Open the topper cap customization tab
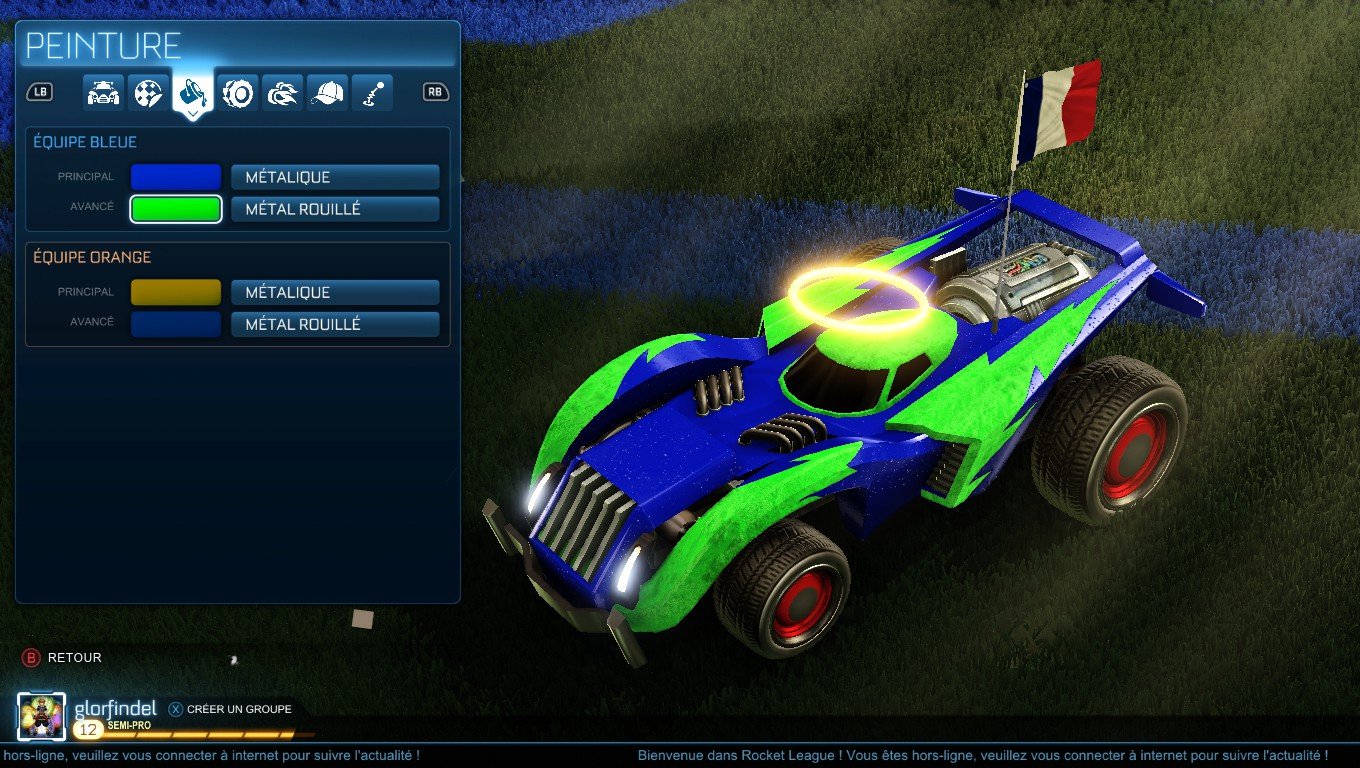Screen dimensions: 1360x768 [327, 92]
